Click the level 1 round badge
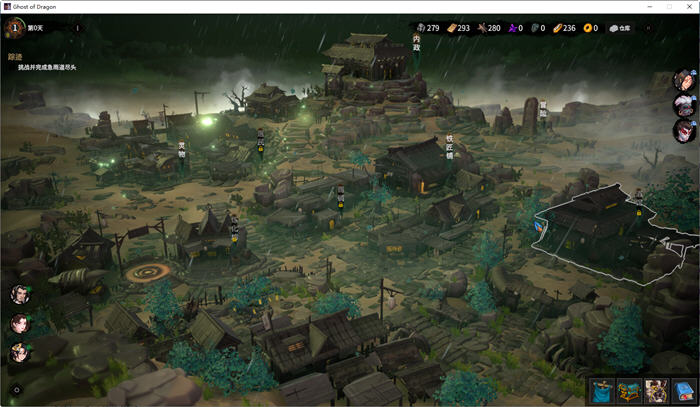Image resolution: width=700 pixels, height=407 pixels. (15, 28)
